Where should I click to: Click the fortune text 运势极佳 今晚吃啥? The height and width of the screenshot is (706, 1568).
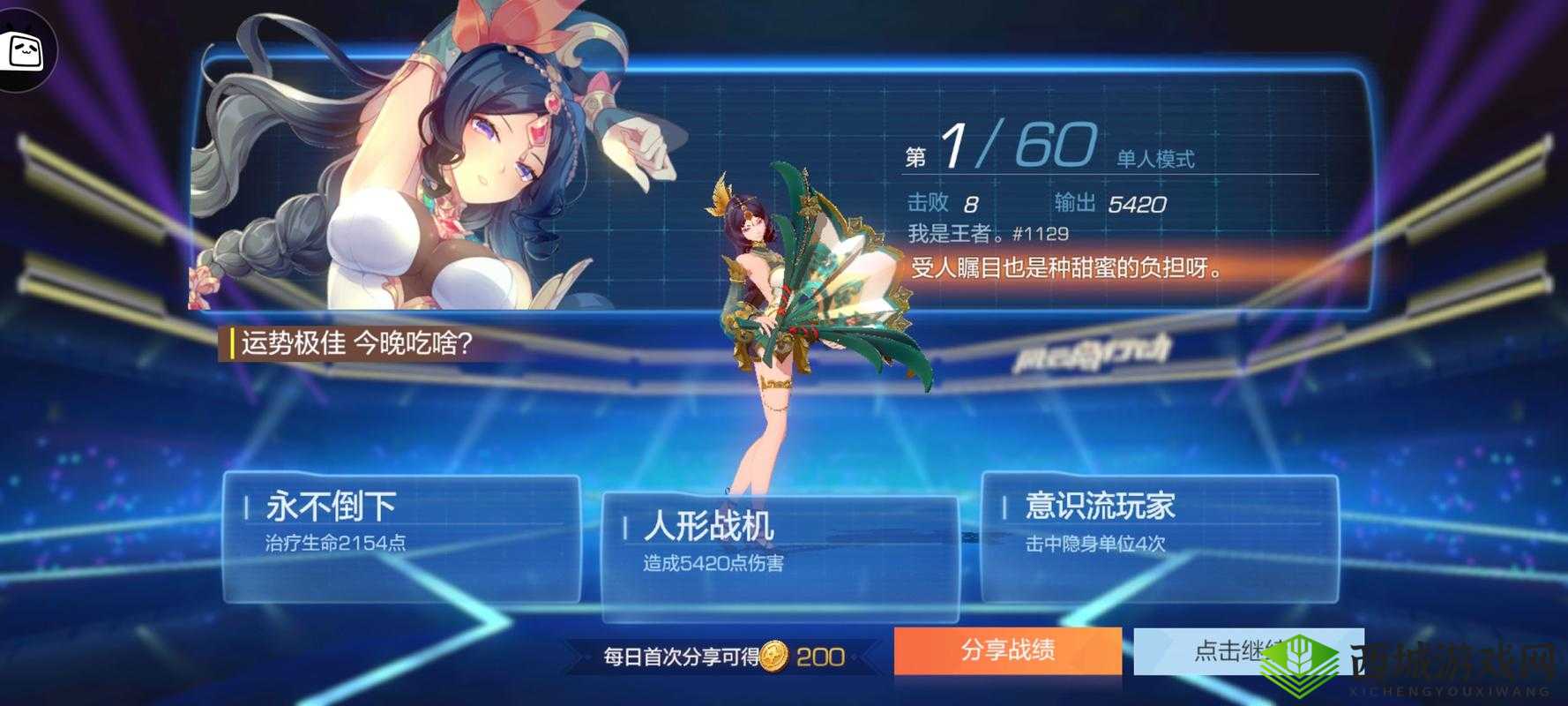[x=353, y=343]
